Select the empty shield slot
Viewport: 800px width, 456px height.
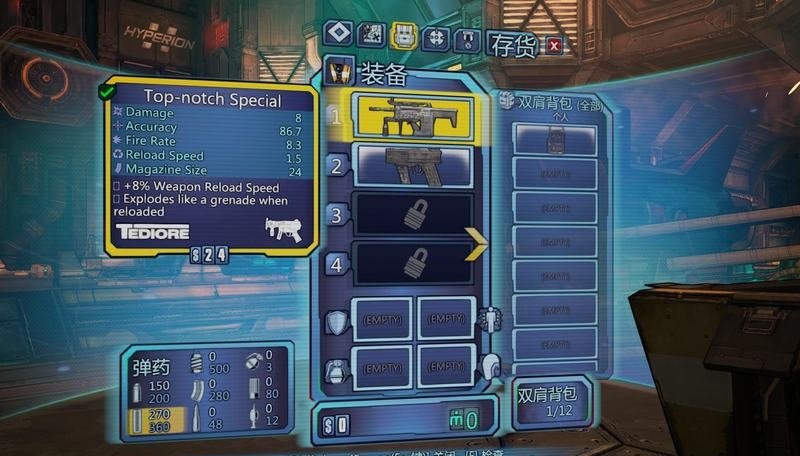381,318
